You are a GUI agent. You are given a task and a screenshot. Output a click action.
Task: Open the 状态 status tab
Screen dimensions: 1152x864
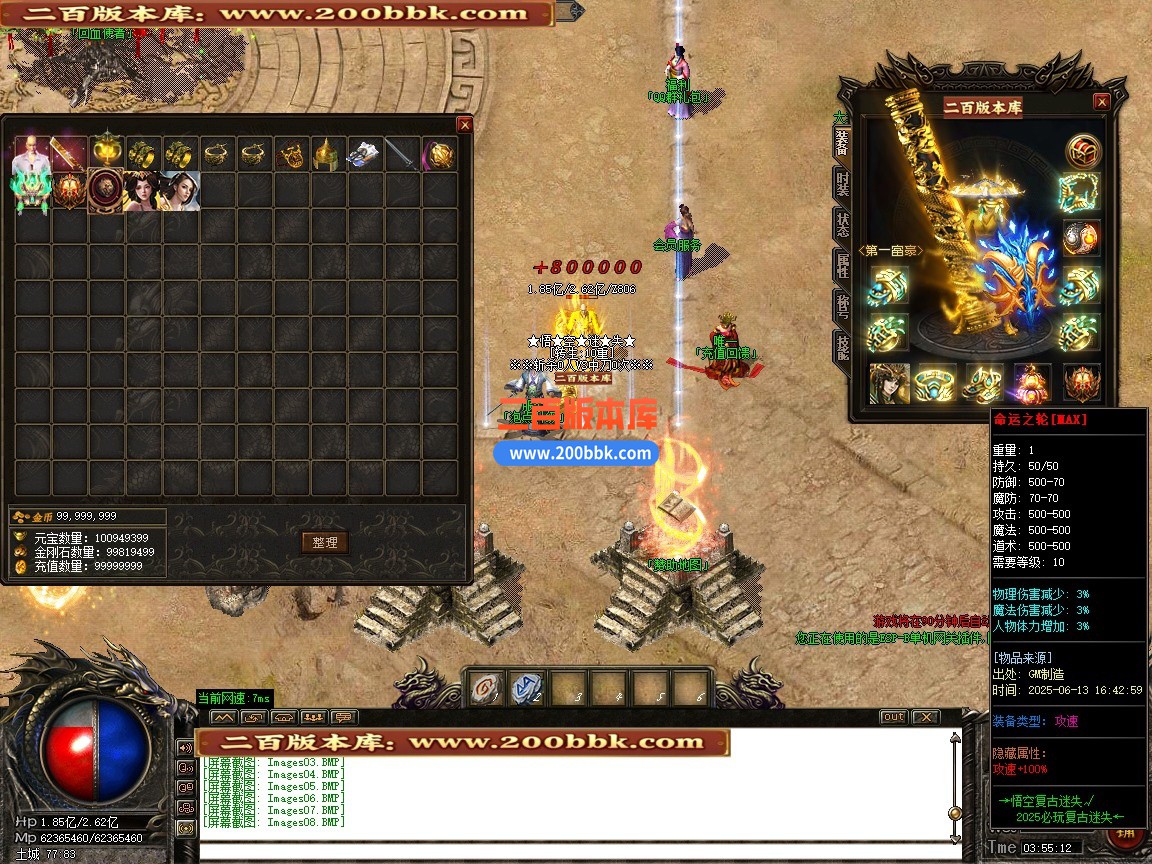(x=843, y=227)
